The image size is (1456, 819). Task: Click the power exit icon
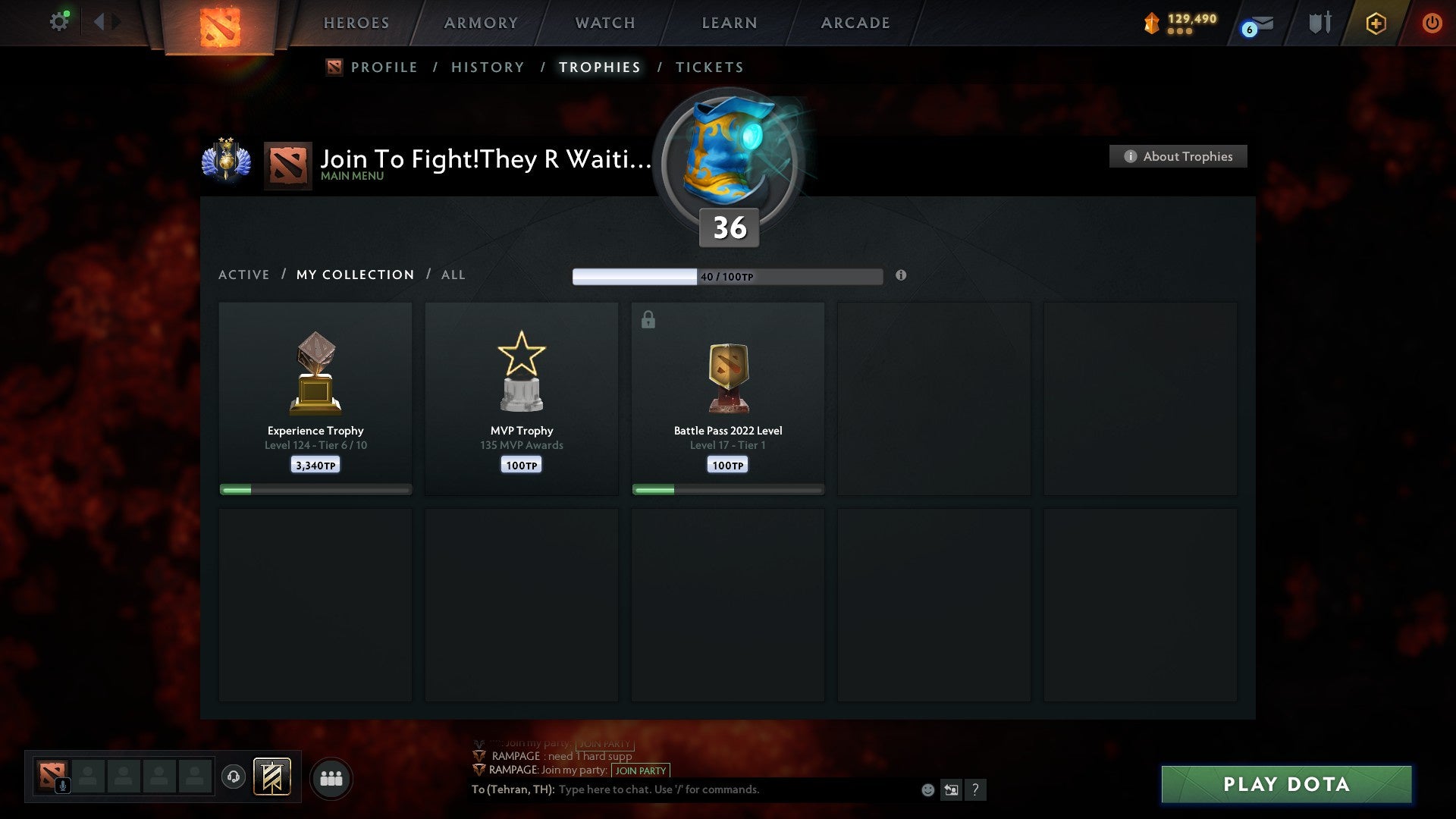point(1433,23)
